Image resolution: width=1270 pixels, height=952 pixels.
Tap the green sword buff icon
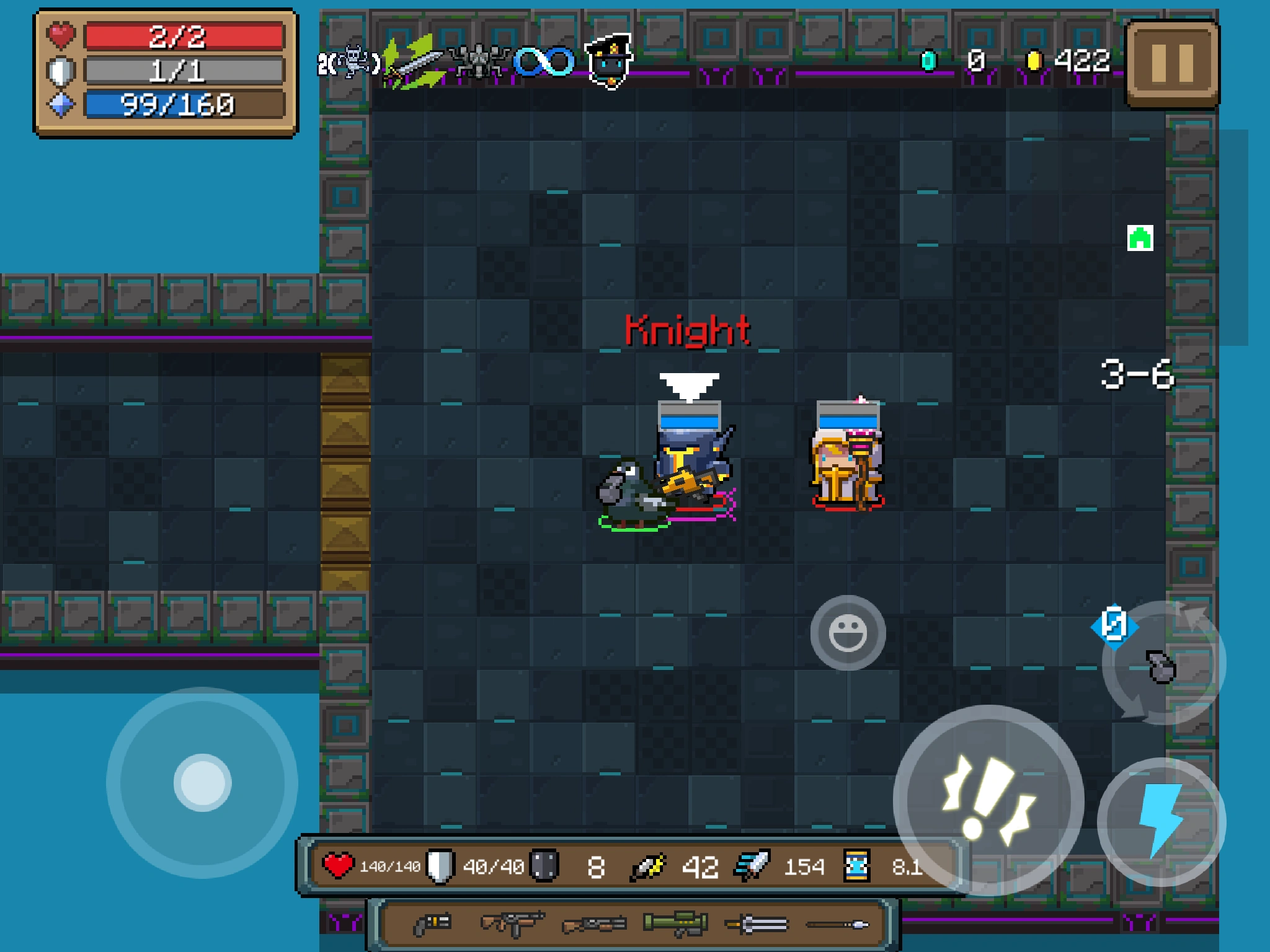point(412,62)
